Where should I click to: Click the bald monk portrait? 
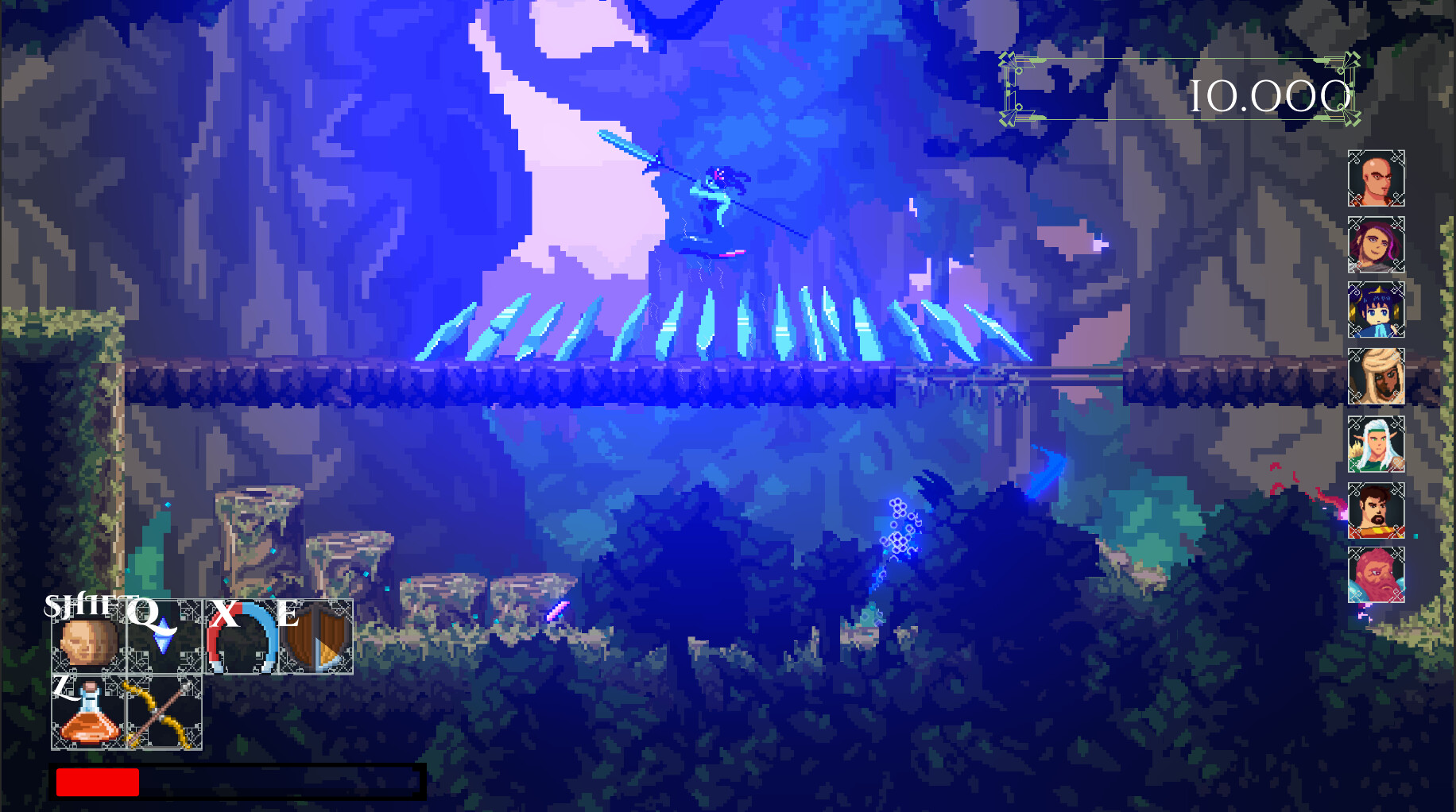click(x=1377, y=180)
